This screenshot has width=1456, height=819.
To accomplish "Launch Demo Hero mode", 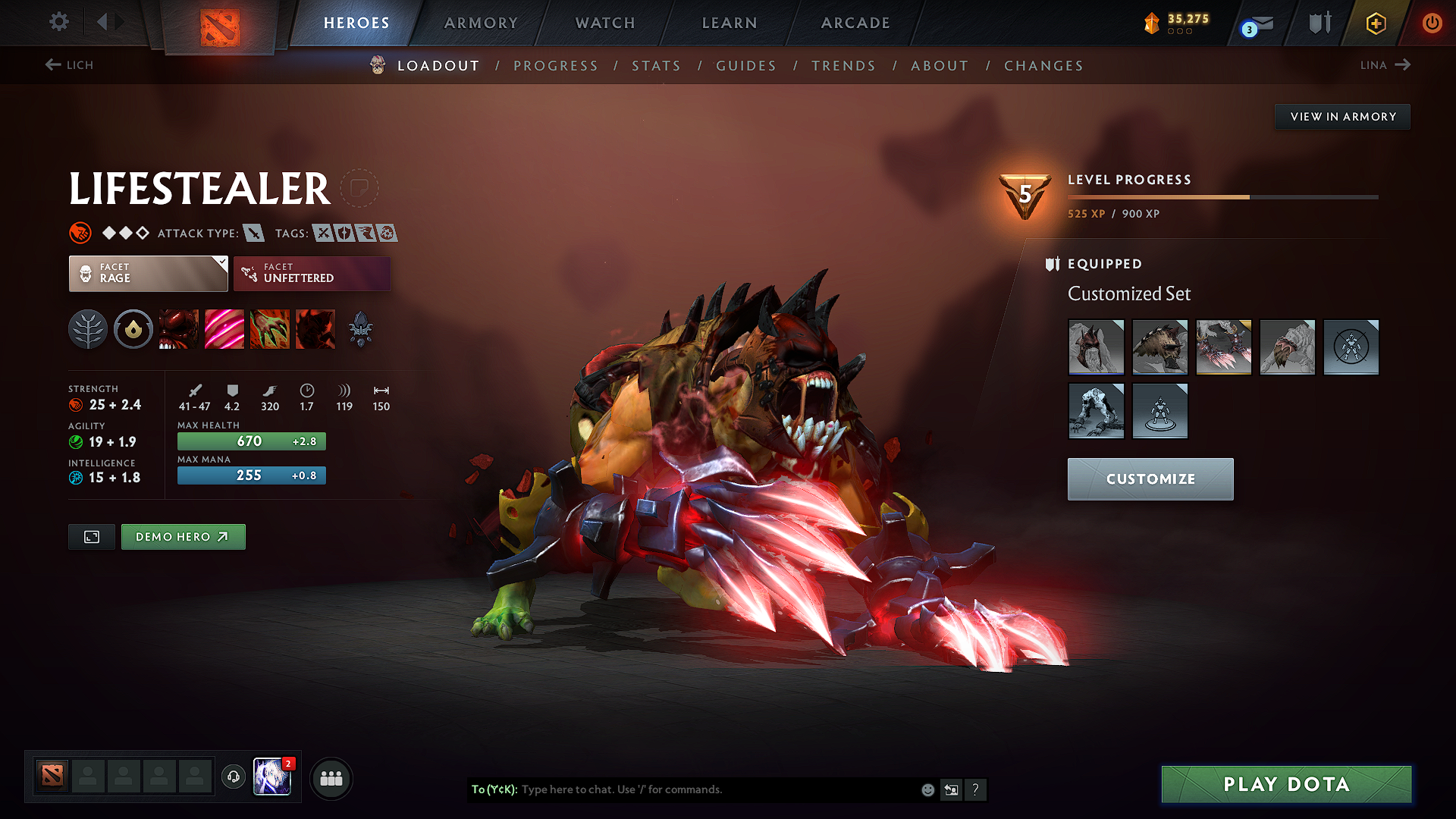I will click(183, 537).
